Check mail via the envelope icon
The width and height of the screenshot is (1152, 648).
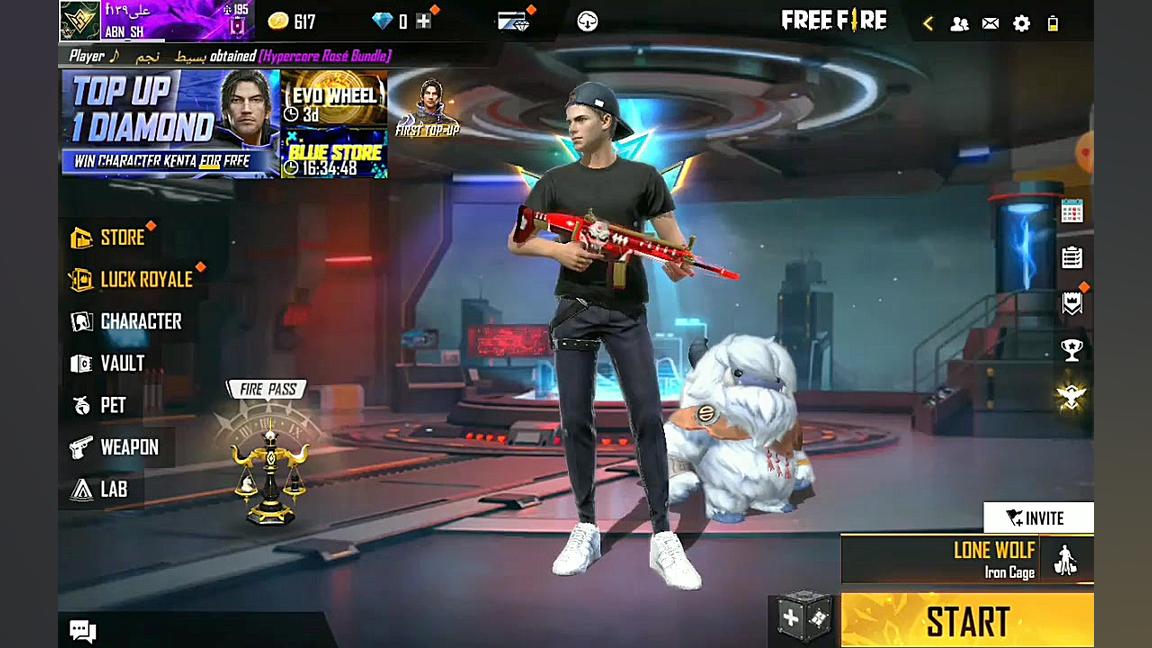(x=990, y=23)
